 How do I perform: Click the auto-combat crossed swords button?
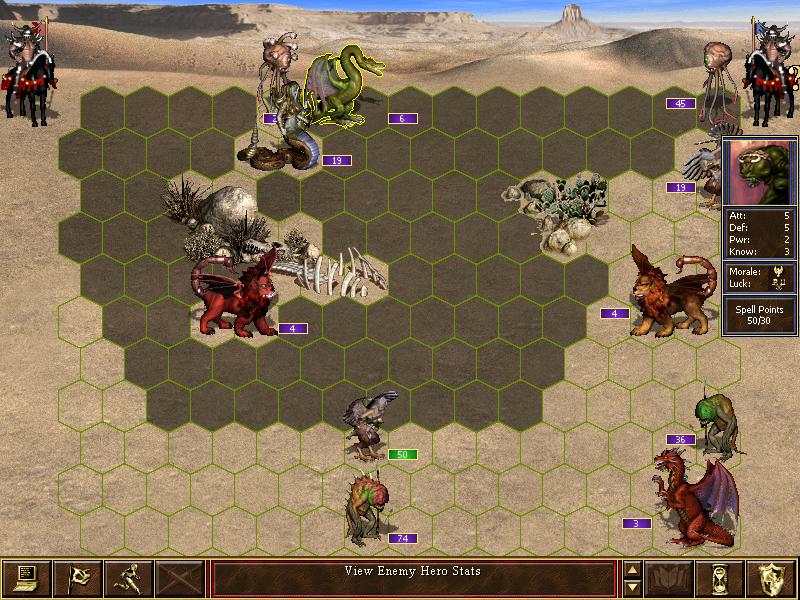[180, 578]
